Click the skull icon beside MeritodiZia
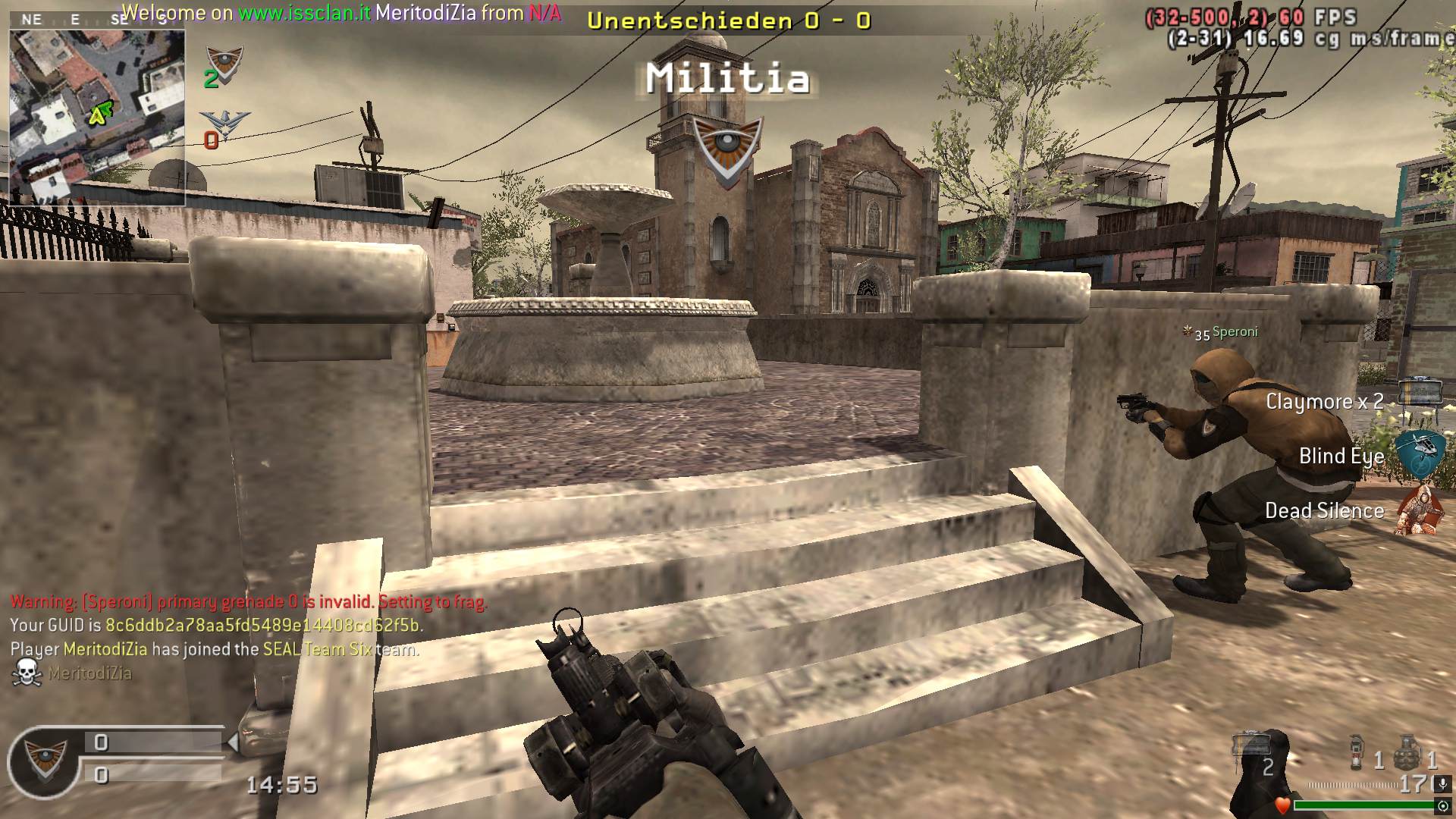 27,673
